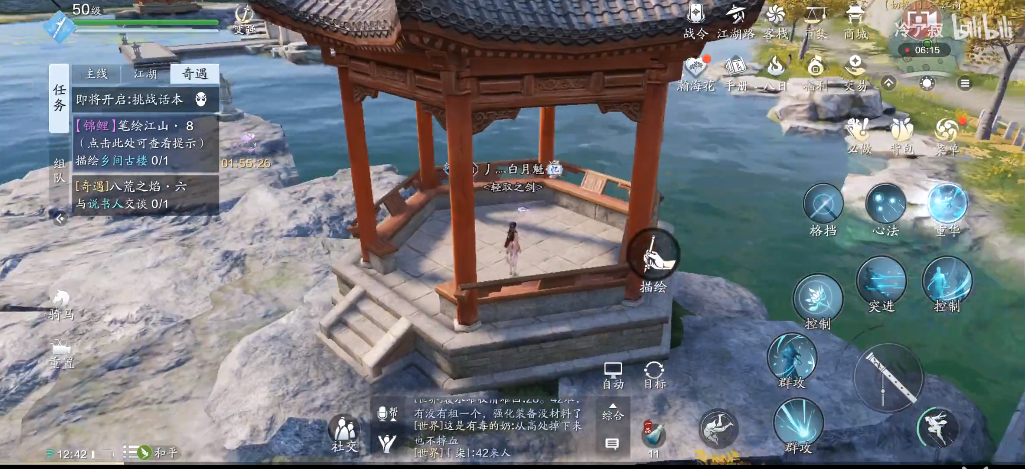This screenshot has width=1025, height=469.
Task: Use the 格挡 block skill
Action: [x=823, y=208]
